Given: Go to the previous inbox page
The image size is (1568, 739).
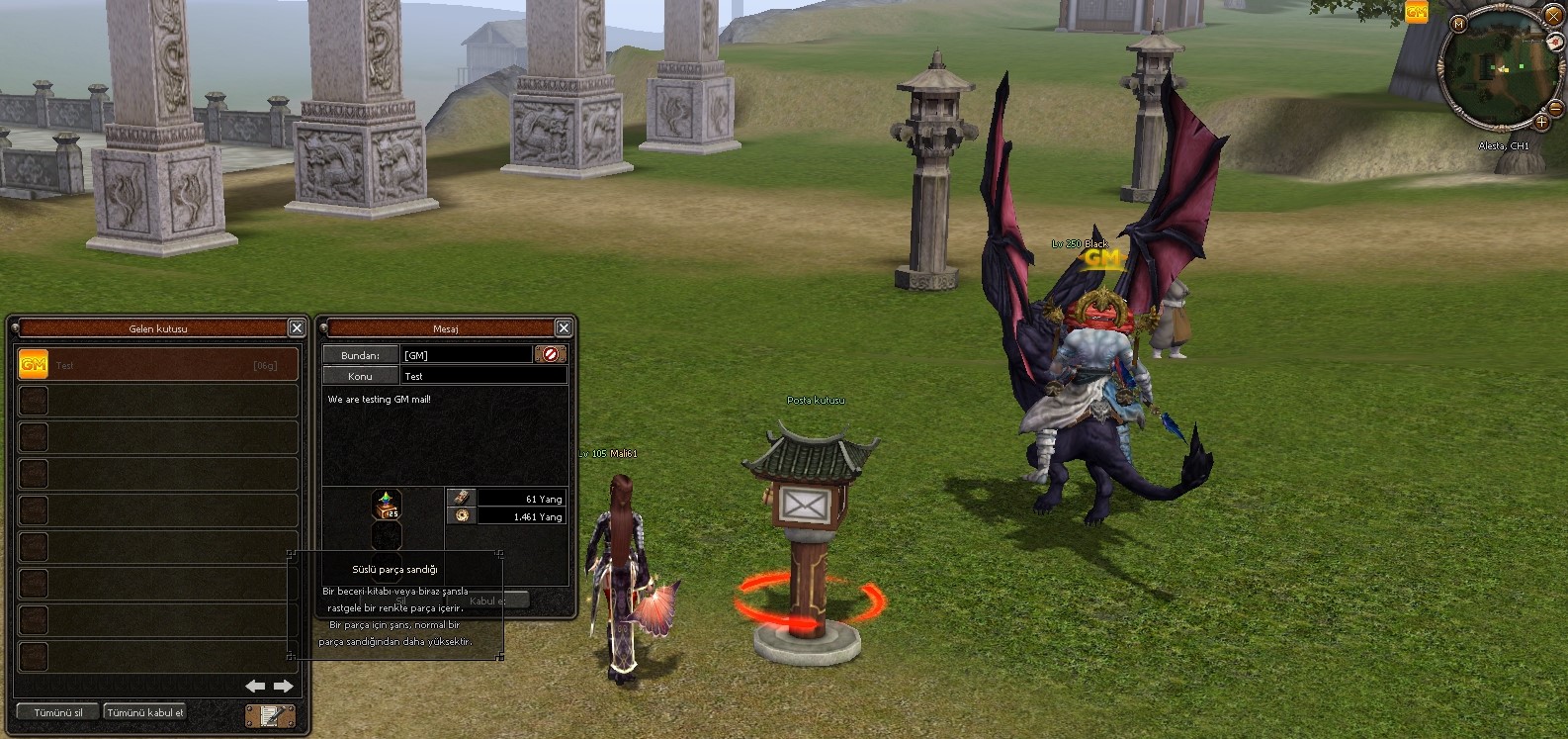Looking at the screenshot, I should pos(255,686).
